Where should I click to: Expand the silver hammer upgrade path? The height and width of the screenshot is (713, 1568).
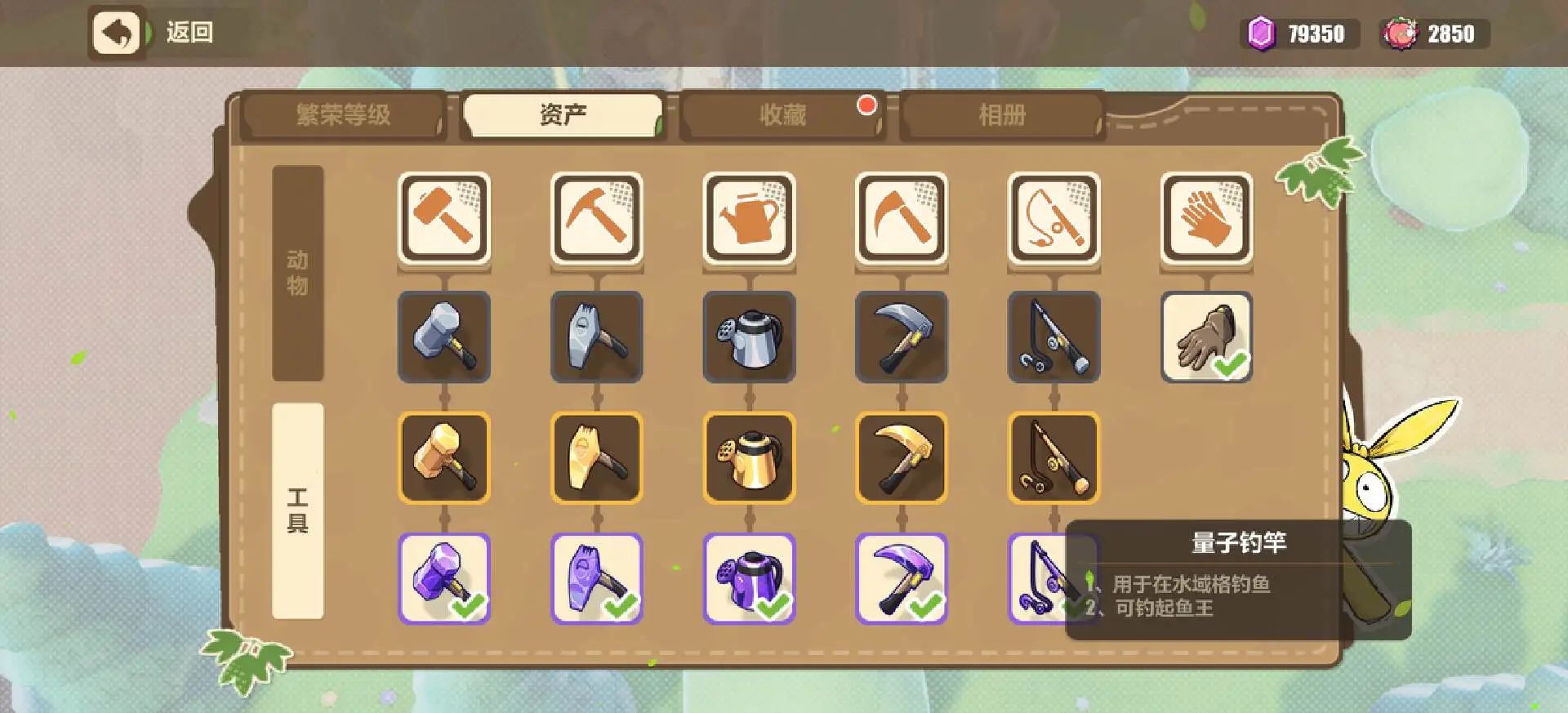point(444,337)
